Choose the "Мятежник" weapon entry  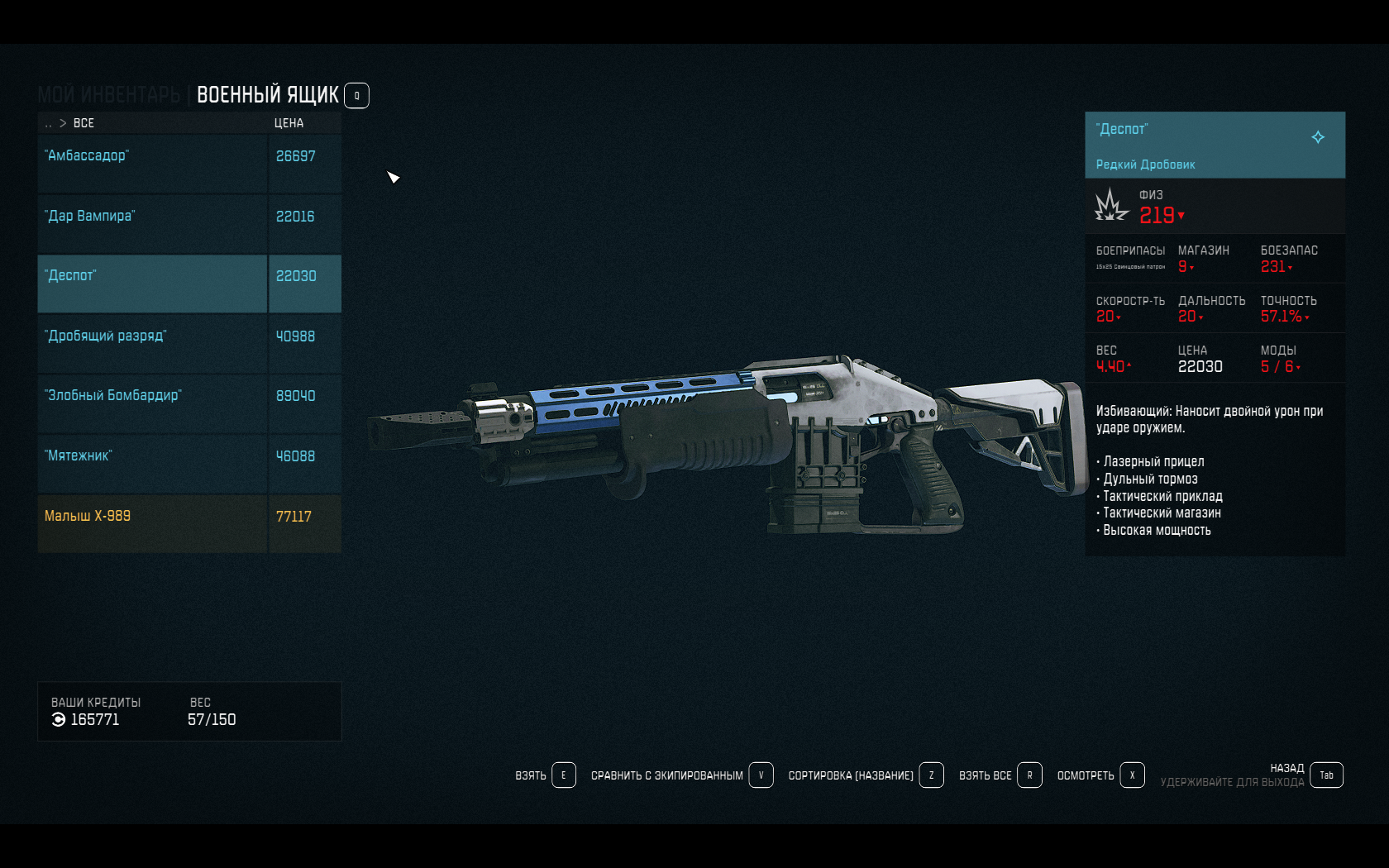(153, 464)
